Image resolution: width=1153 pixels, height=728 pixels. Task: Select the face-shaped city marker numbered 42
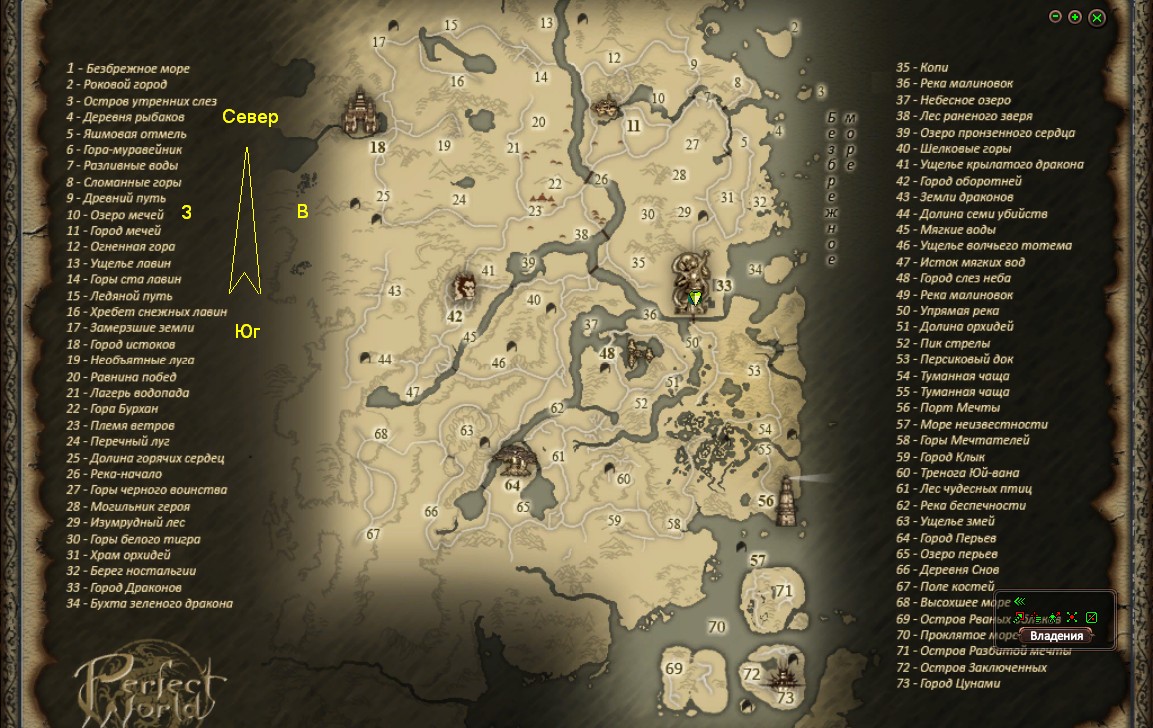pyautogui.click(x=463, y=287)
